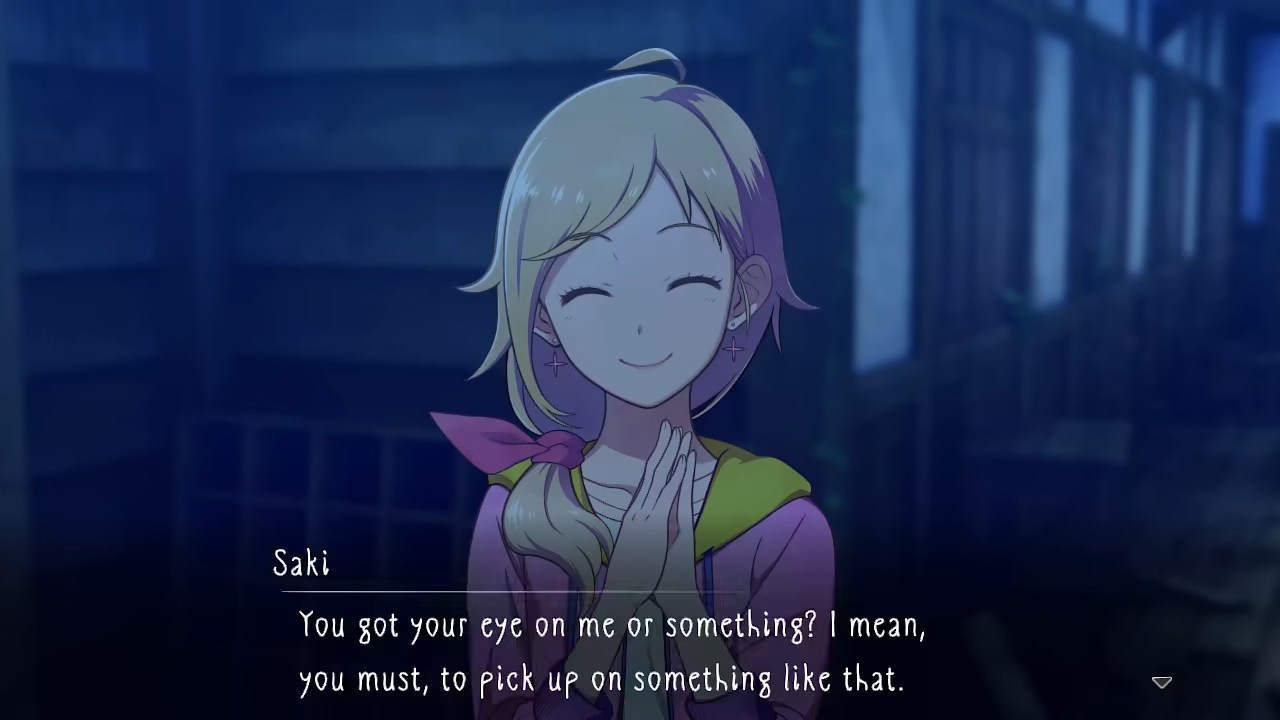Advance dialogue with the down arrow indicator
Viewport: 1280px width, 720px height.
[x=1161, y=682]
